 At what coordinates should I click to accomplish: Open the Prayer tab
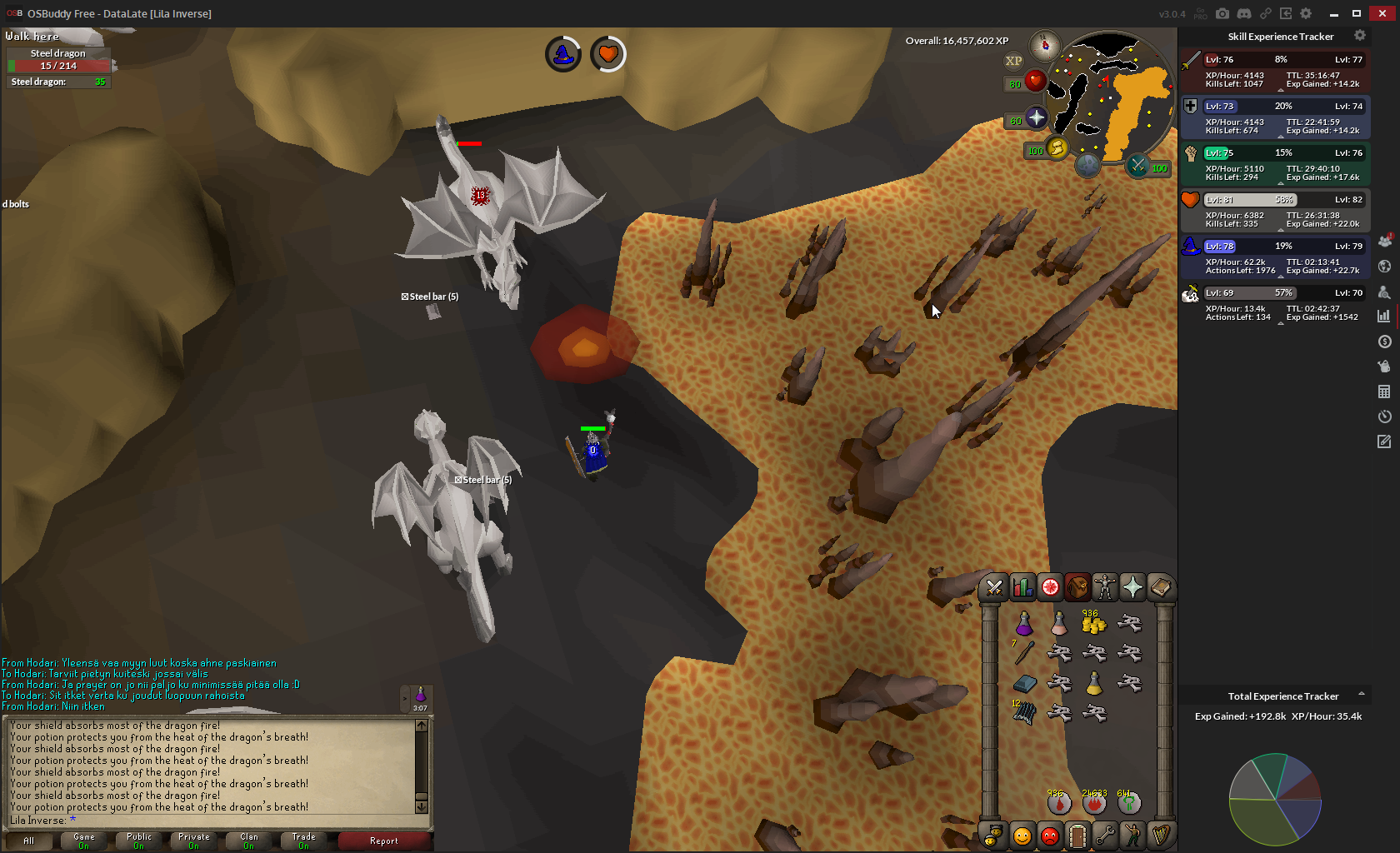(1132, 588)
